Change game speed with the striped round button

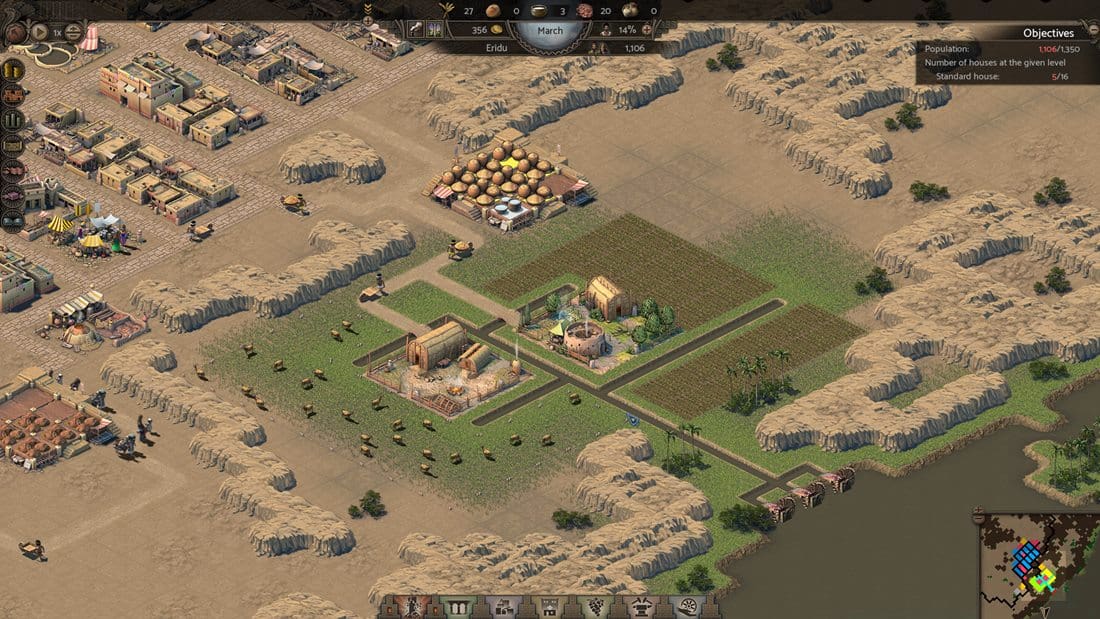(x=73, y=32)
